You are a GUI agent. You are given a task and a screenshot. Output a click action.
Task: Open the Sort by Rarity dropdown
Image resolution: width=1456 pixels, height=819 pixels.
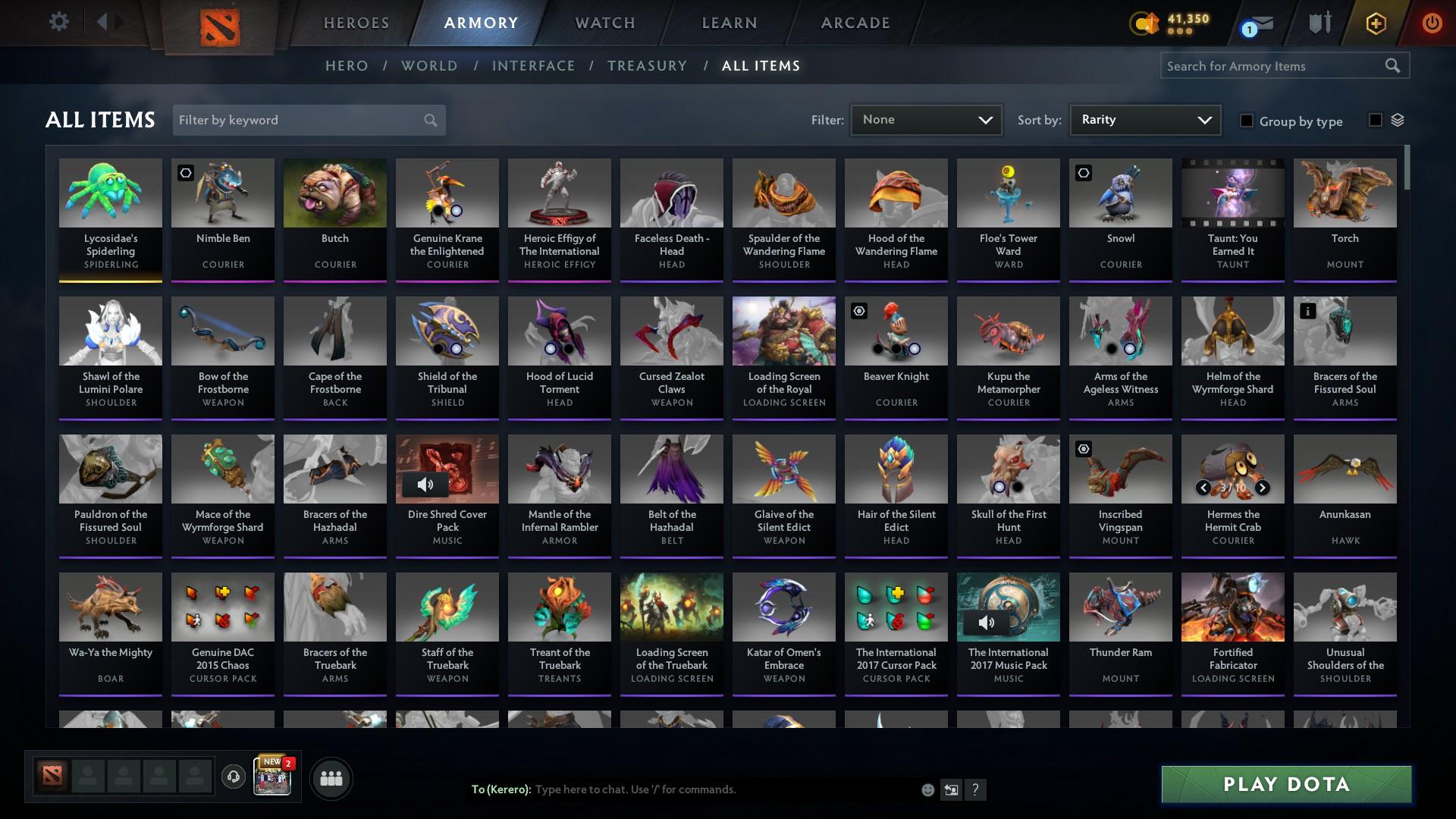[x=1144, y=120]
